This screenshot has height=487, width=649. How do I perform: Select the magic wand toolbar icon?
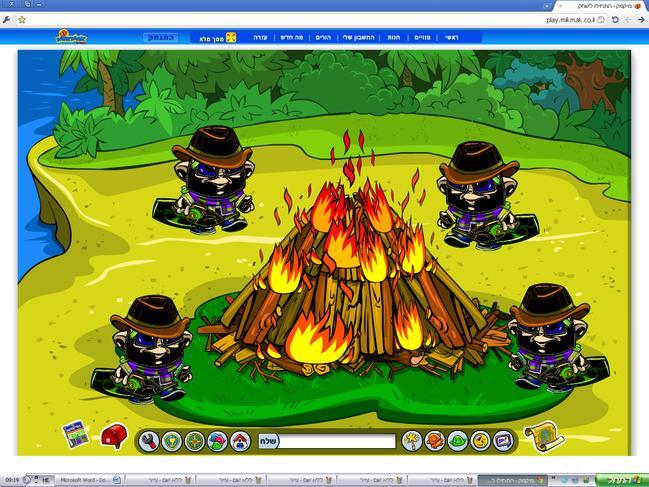[411, 441]
